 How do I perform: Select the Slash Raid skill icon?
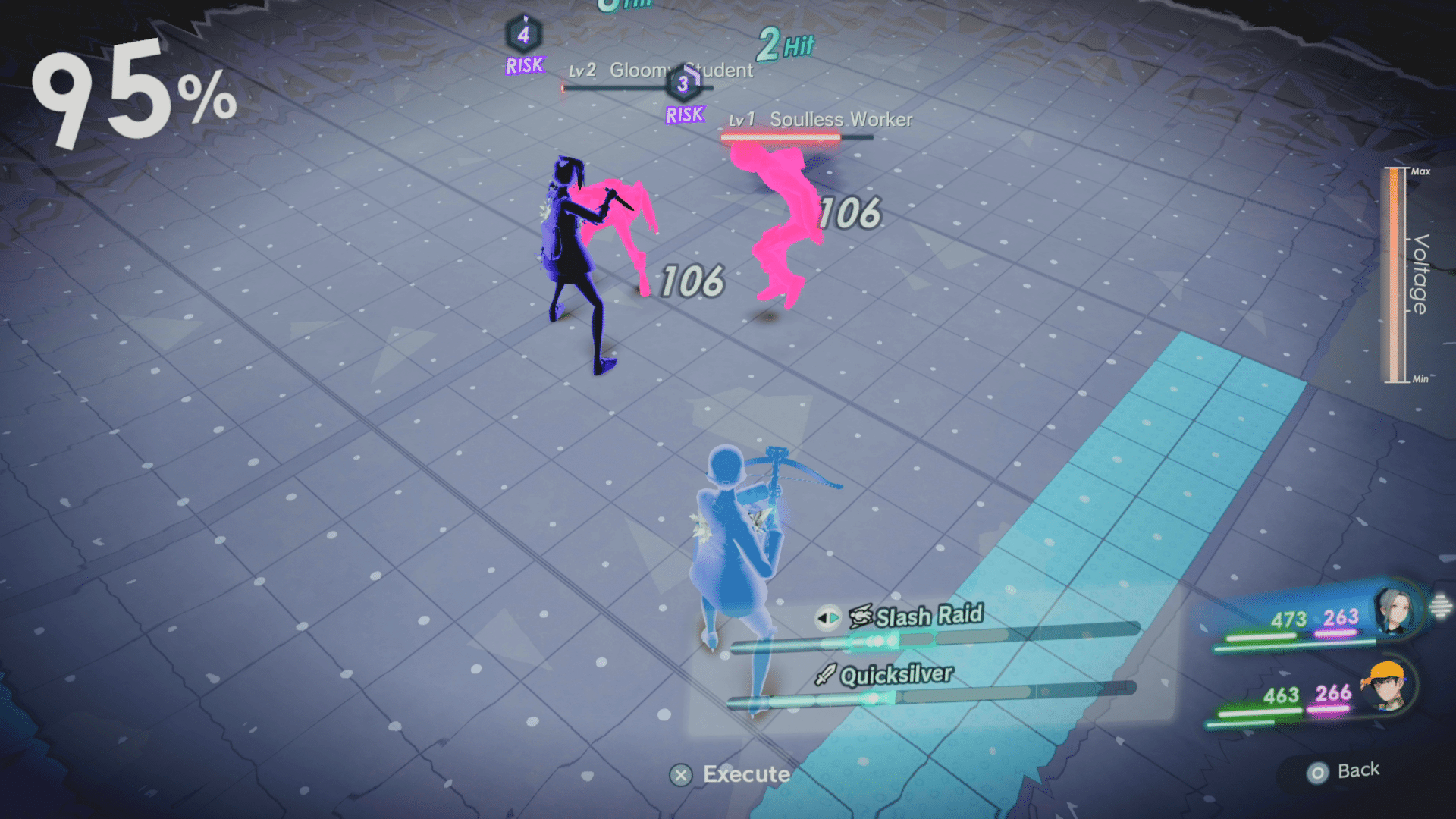pos(859,617)
